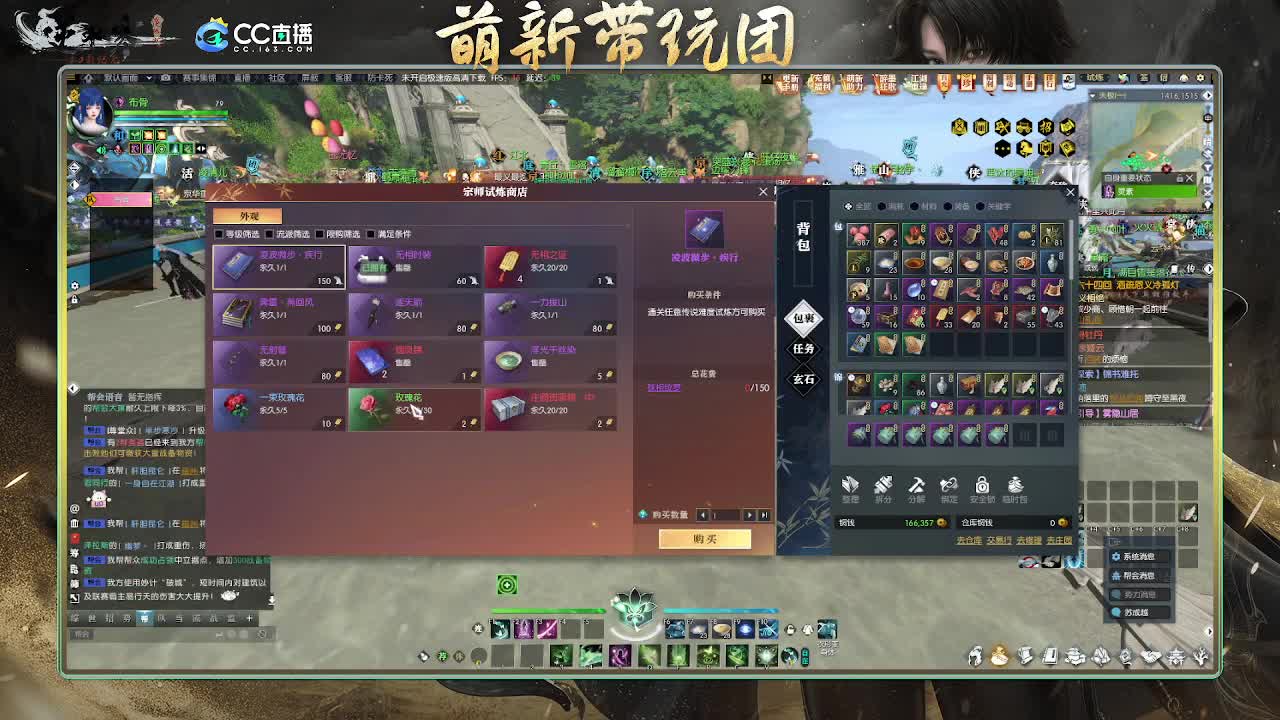Select the 绑定 bind chain icon
1280x720 pixels.
pyautogui.click(x=949, y=486)
